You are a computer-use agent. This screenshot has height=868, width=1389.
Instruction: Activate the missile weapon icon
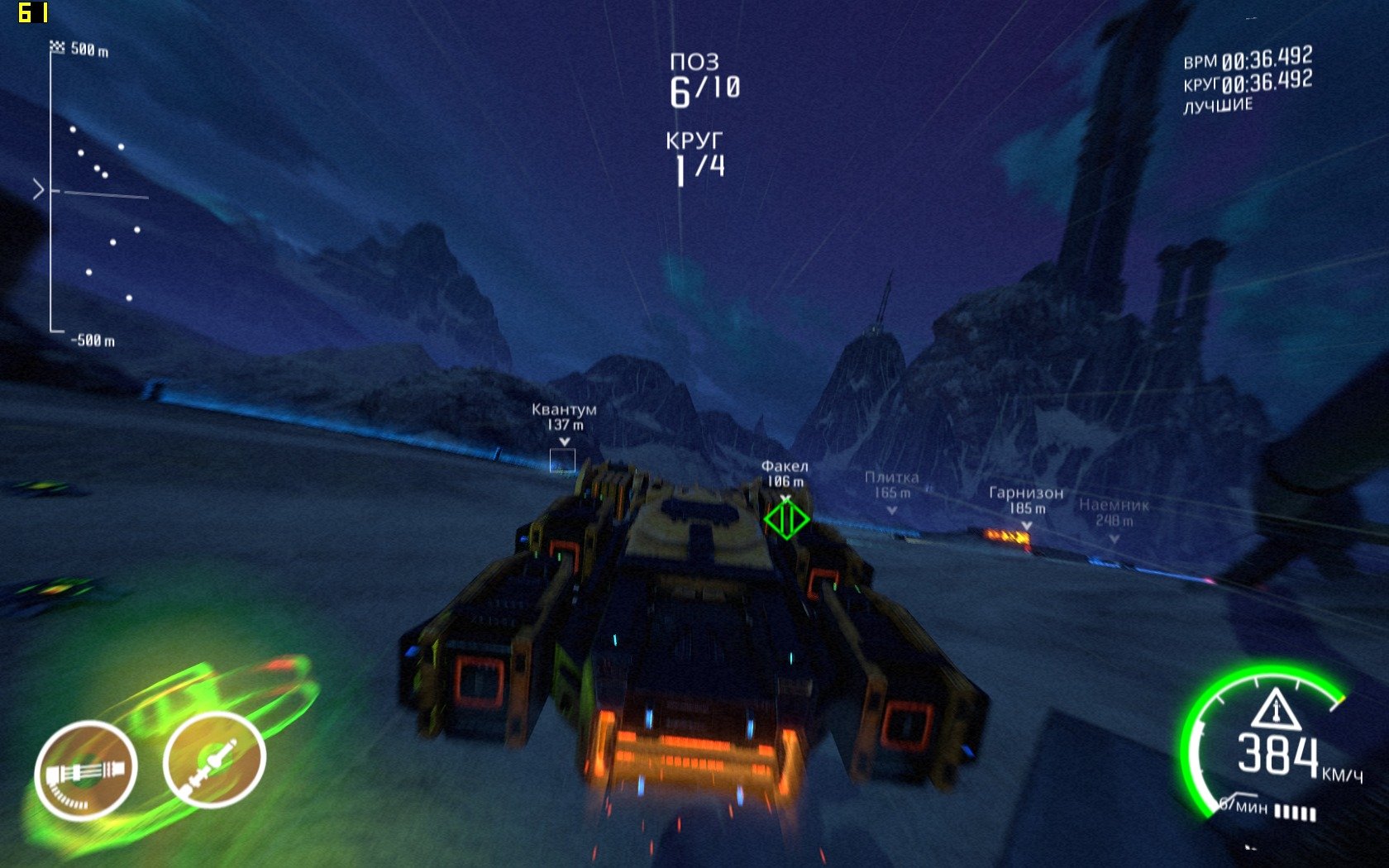pos(214,760)
